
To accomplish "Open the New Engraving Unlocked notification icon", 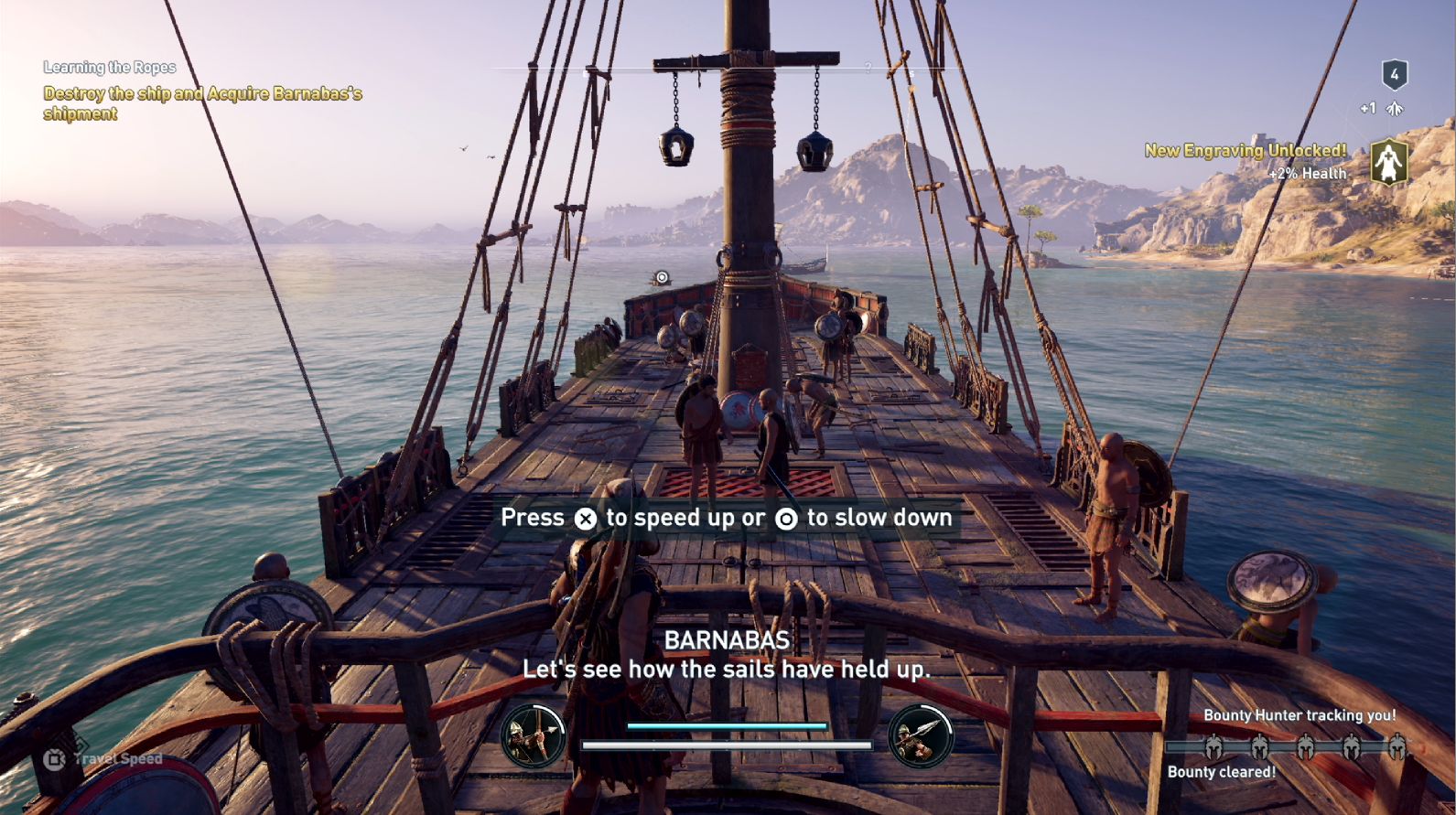I will point(1388,162).
